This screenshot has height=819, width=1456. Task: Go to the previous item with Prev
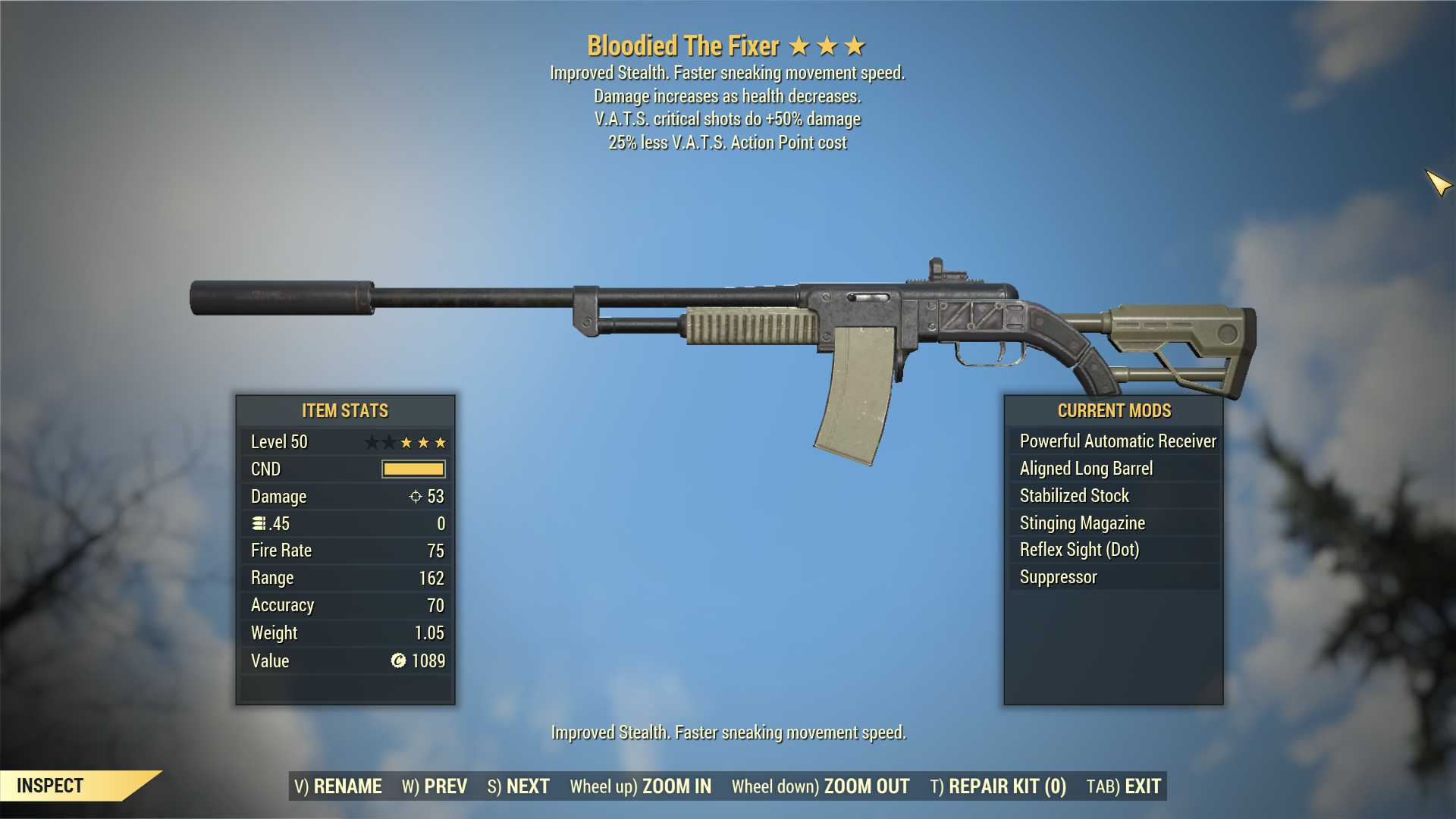(x=435, y=786)
